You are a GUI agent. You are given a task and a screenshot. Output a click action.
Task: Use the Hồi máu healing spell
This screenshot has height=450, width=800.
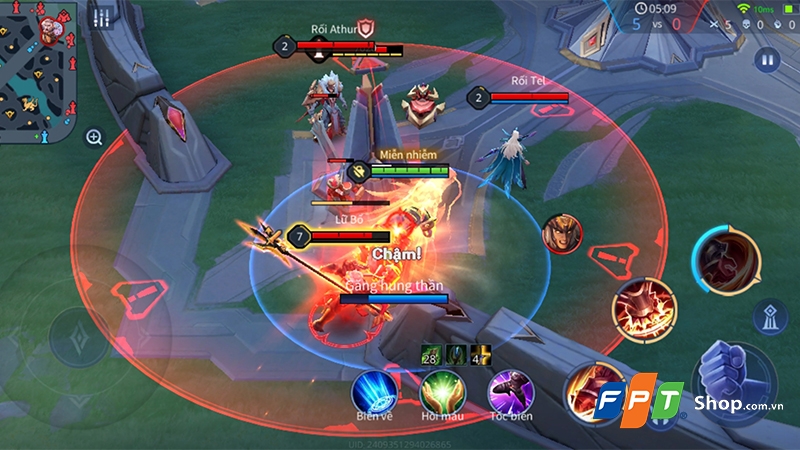(442, 389)
